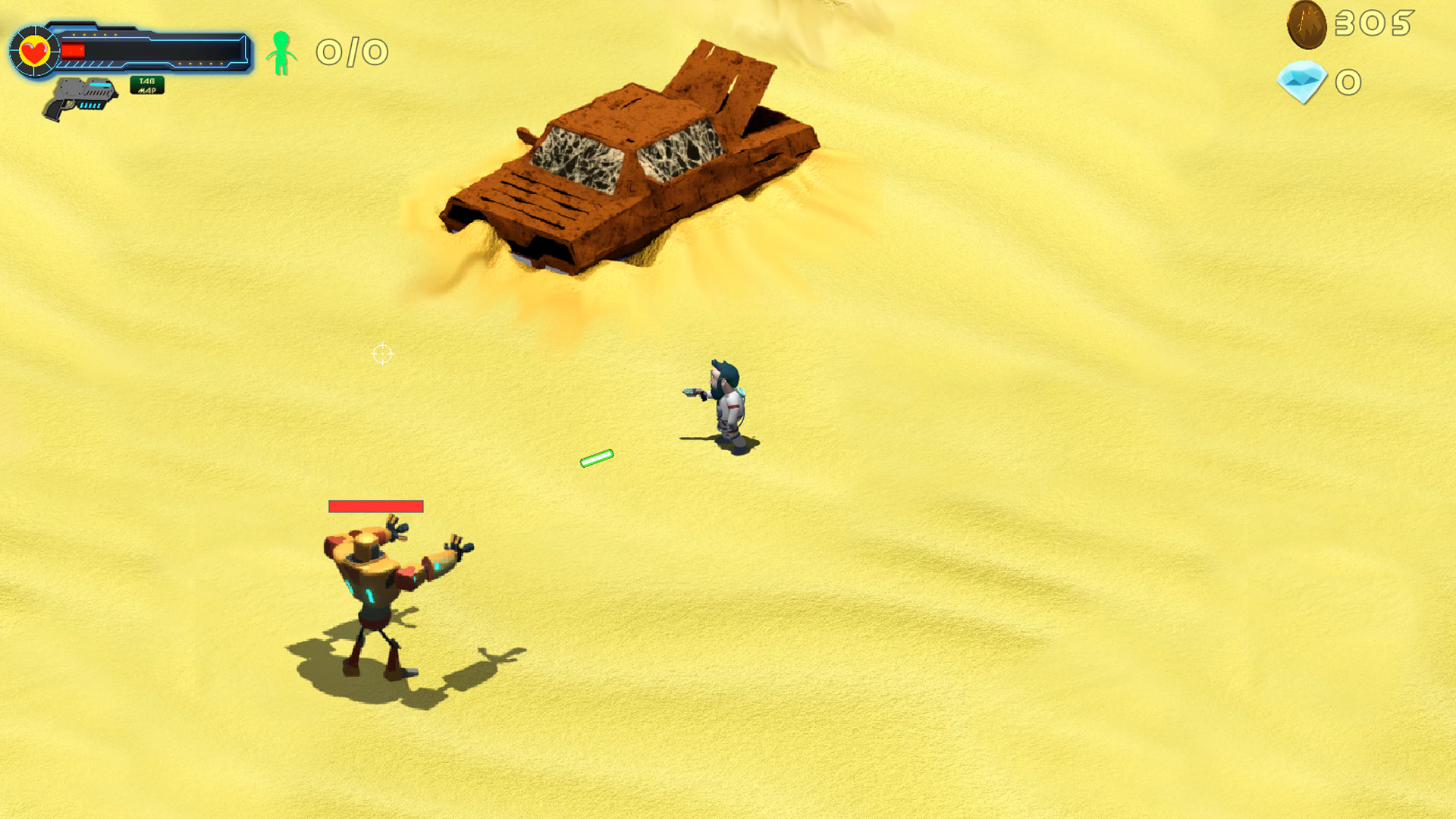Click the blue diamond gem icon
Image resolution: width=1456 pixels, height=819 pixels.
click(1301, 80)
